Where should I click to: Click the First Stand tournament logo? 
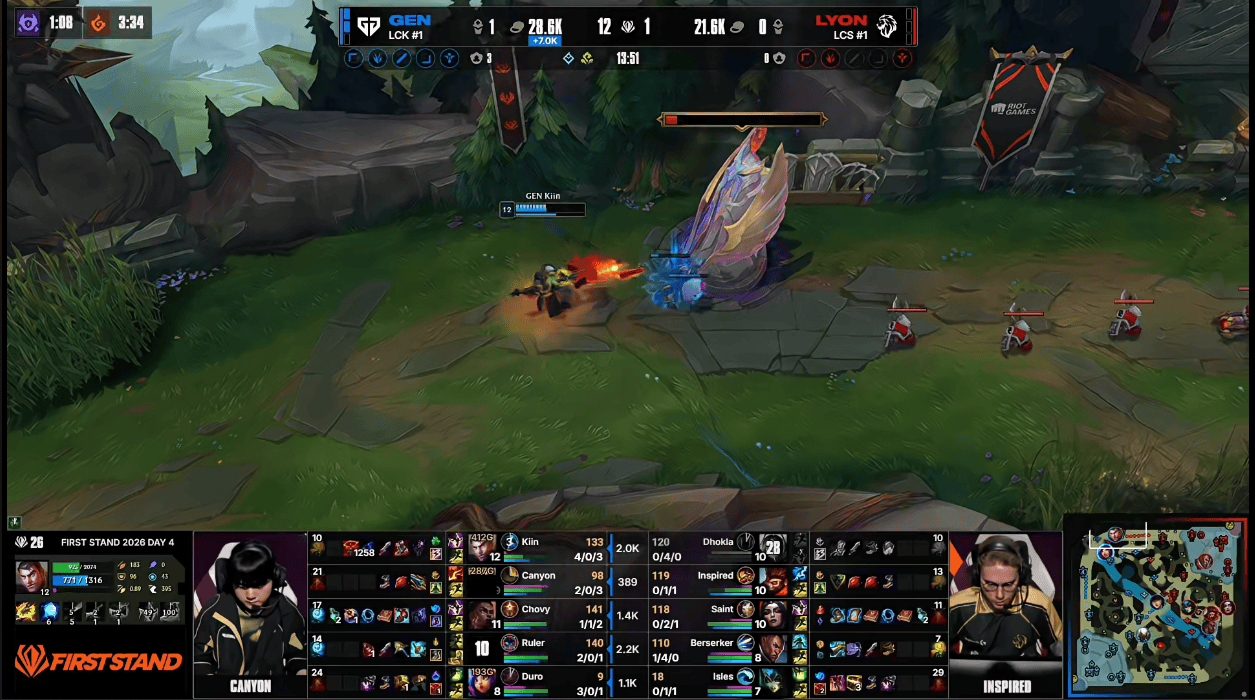[x=97, y=660]
